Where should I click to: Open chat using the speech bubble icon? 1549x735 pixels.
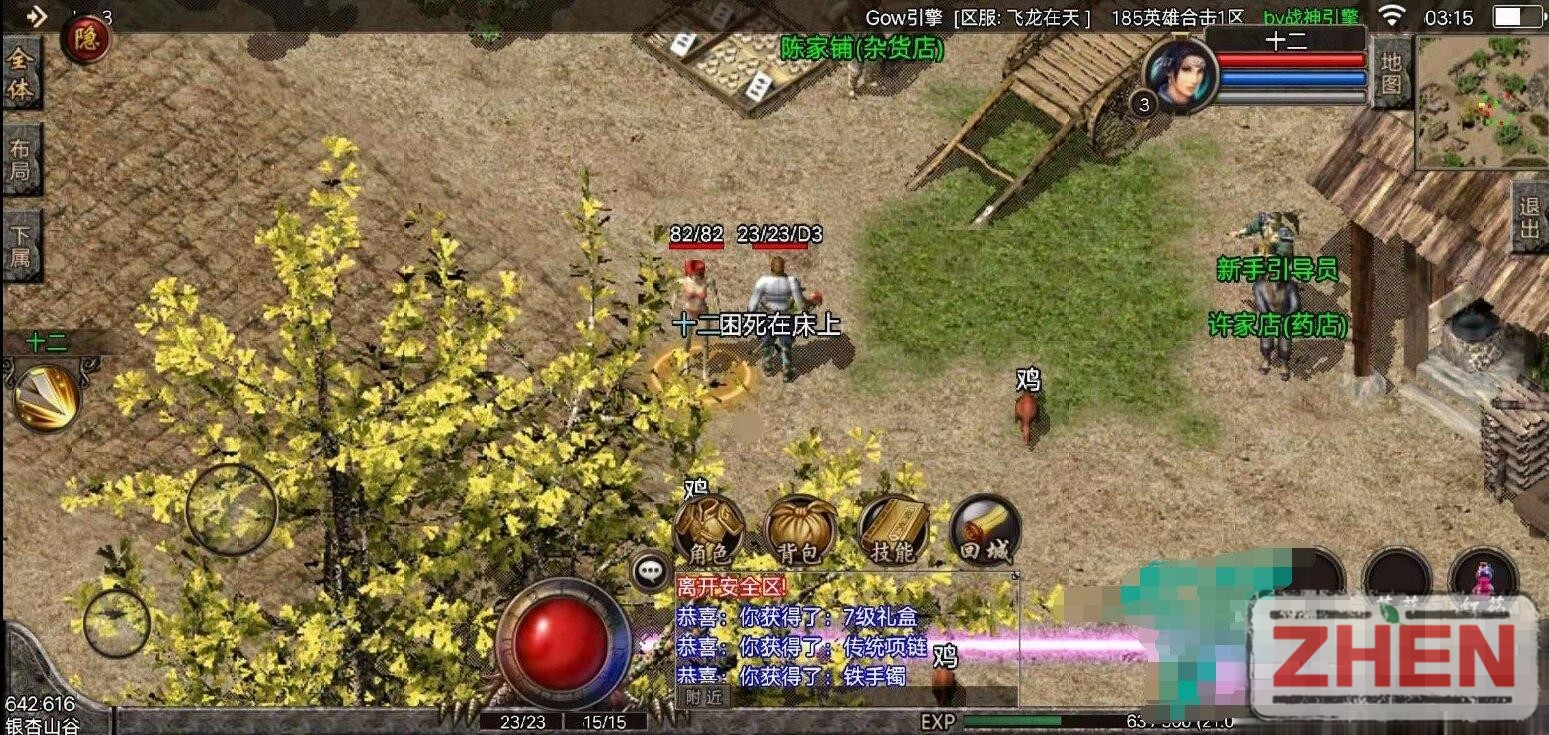651,572
